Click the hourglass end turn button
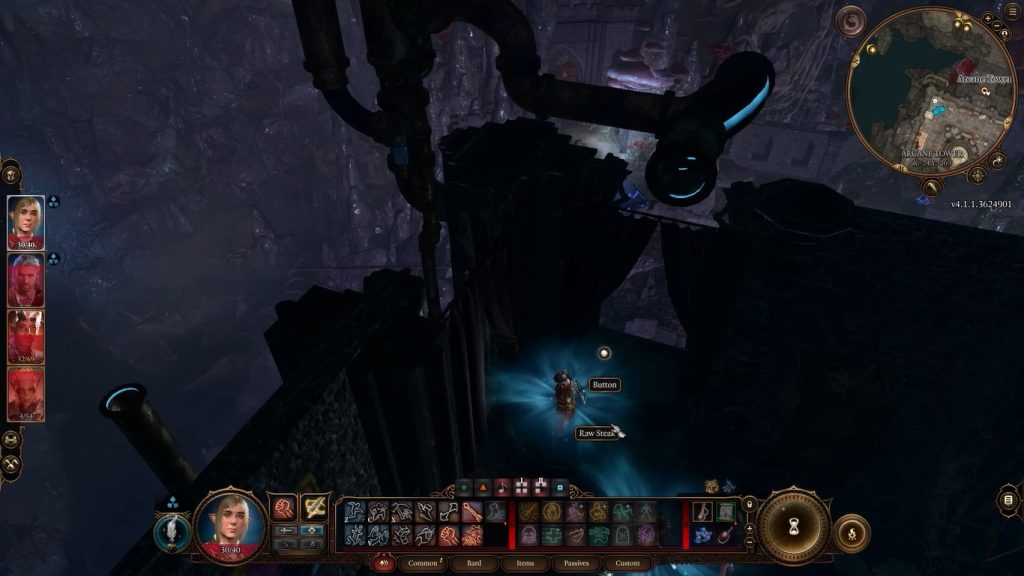The image size is (1024, 576). tap(794, 527)
